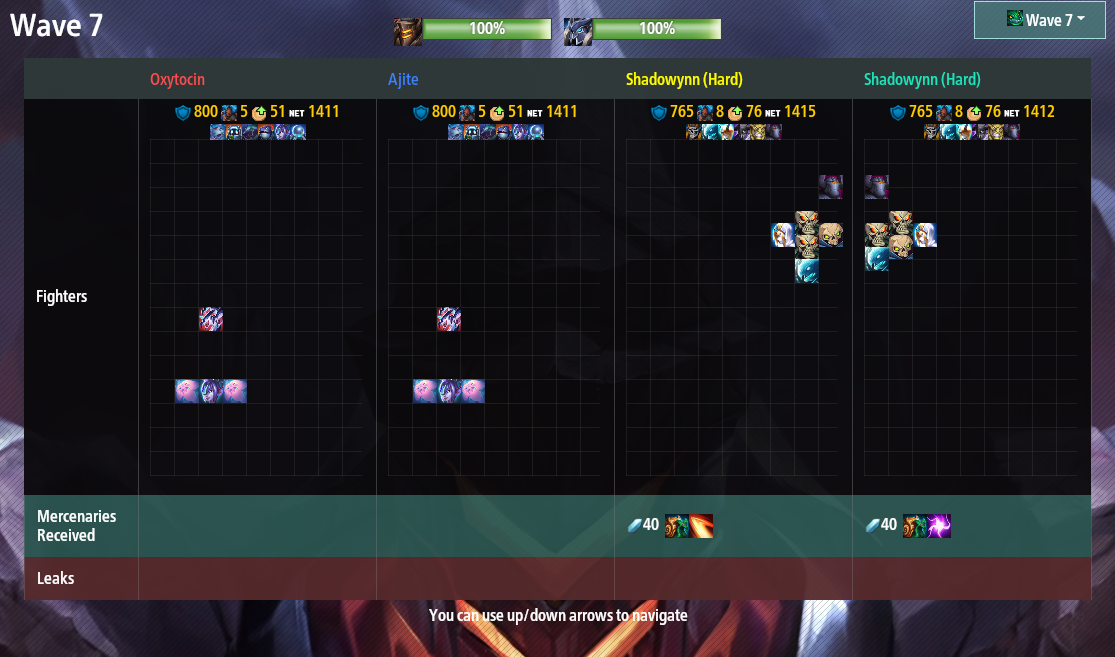The width and height of the screenshot is (1115, 657).
Task: Select yellow Shadowynn's dark armored knight on grid
Action: pos(831,187)
